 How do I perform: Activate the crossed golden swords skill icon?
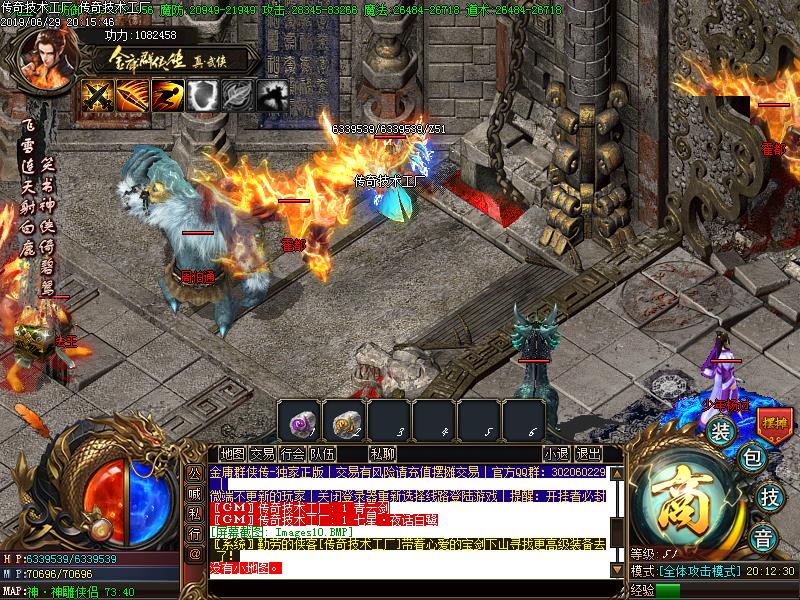97,95
